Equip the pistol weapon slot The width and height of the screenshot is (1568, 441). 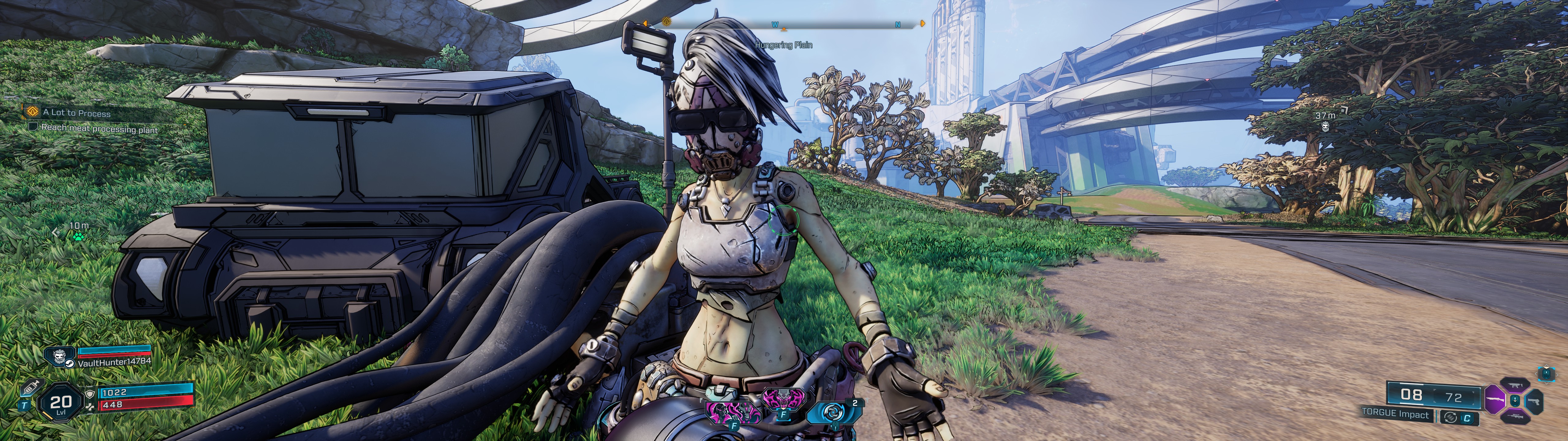tap(1535, 401)
